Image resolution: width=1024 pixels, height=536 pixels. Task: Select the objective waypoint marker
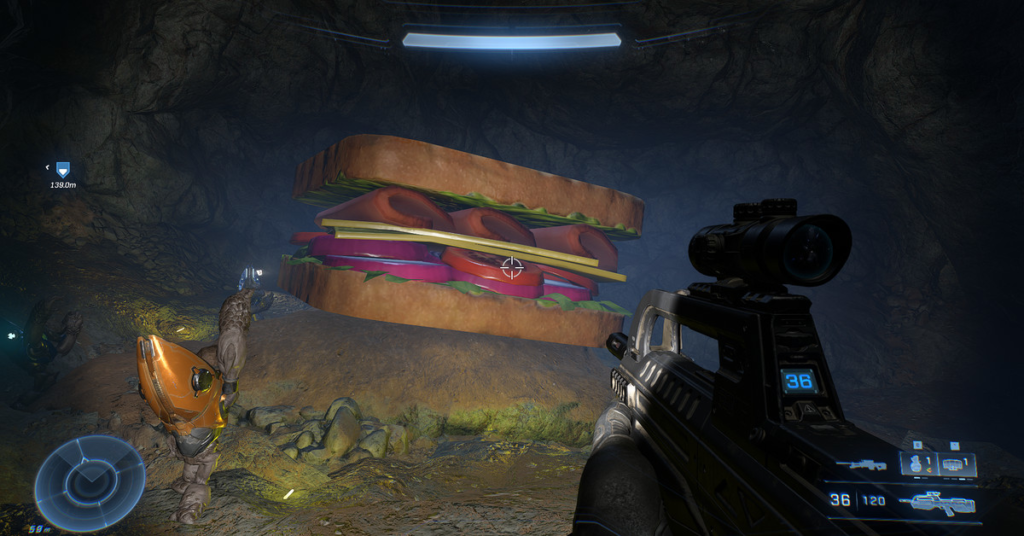point(63,170)
